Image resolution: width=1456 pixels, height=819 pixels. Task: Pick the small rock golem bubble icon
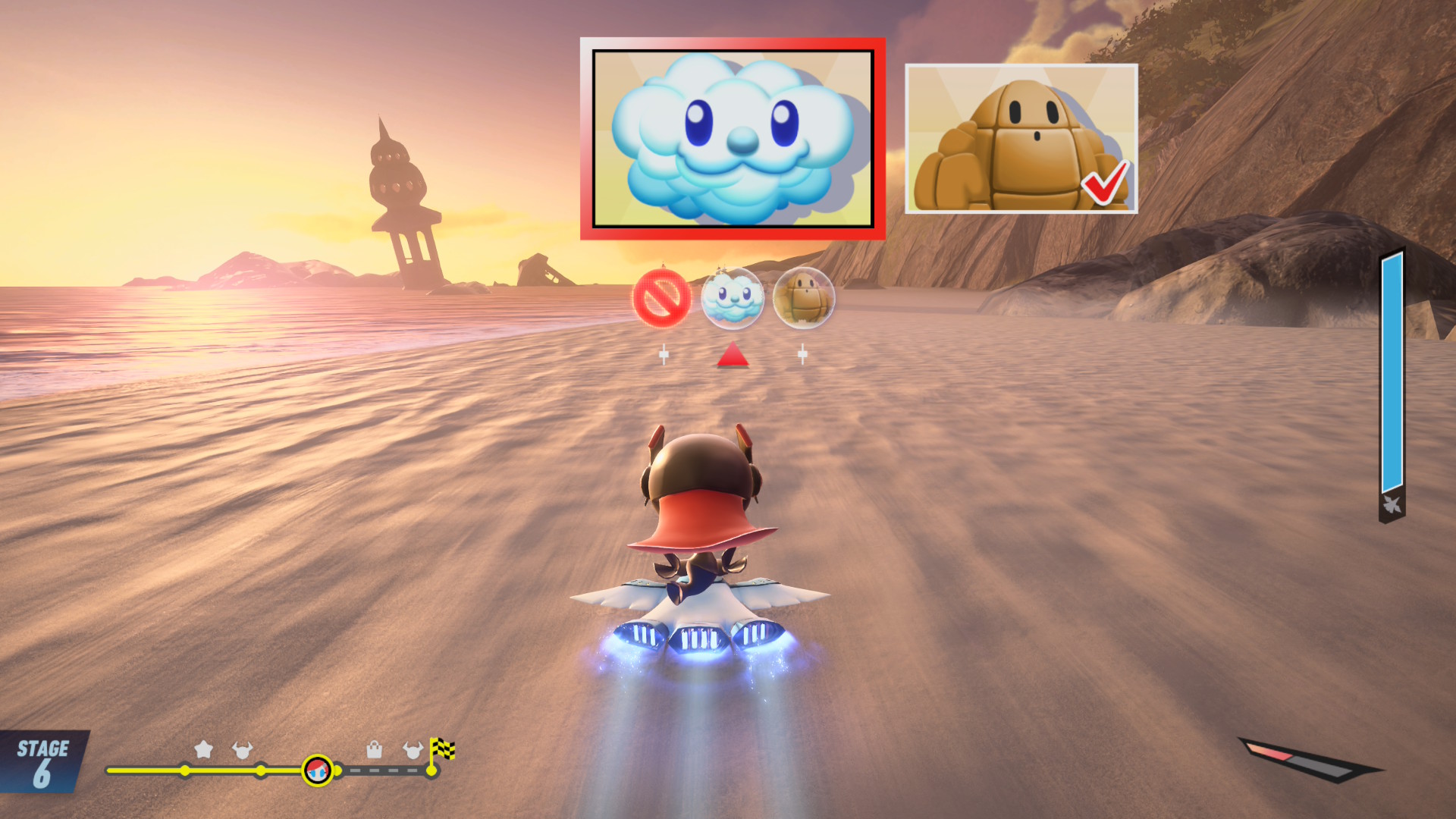(803, 298)
